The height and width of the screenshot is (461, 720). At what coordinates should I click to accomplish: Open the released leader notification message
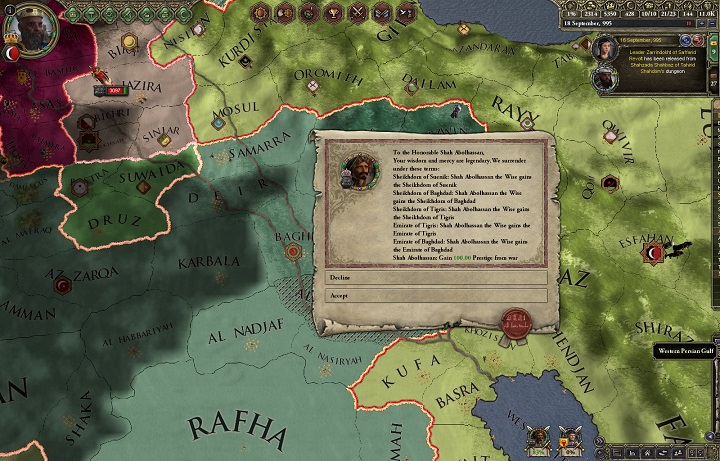pyautogui.click(x=654, y=50)
